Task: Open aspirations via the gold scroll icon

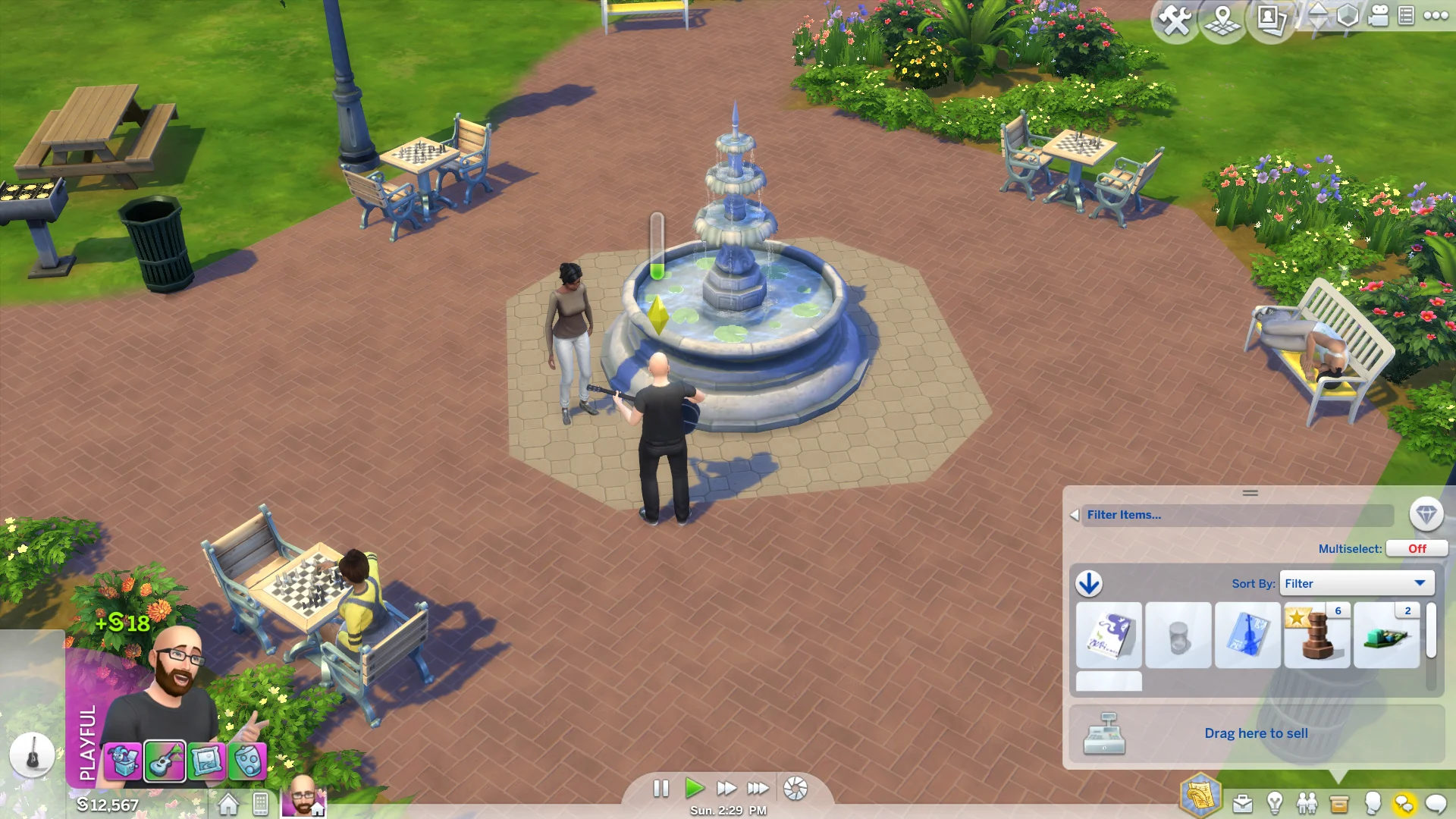Action: (1200, 796)
